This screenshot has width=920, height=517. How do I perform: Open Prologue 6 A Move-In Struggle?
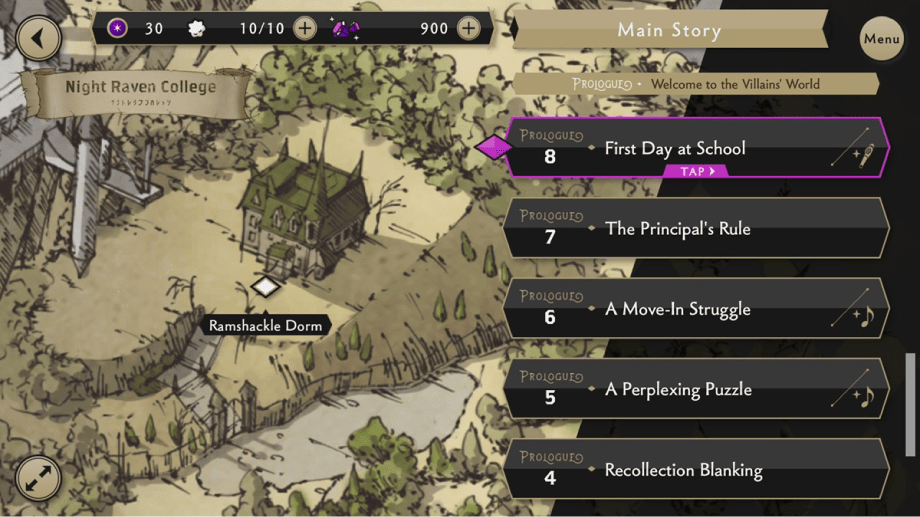coord(697,309)
